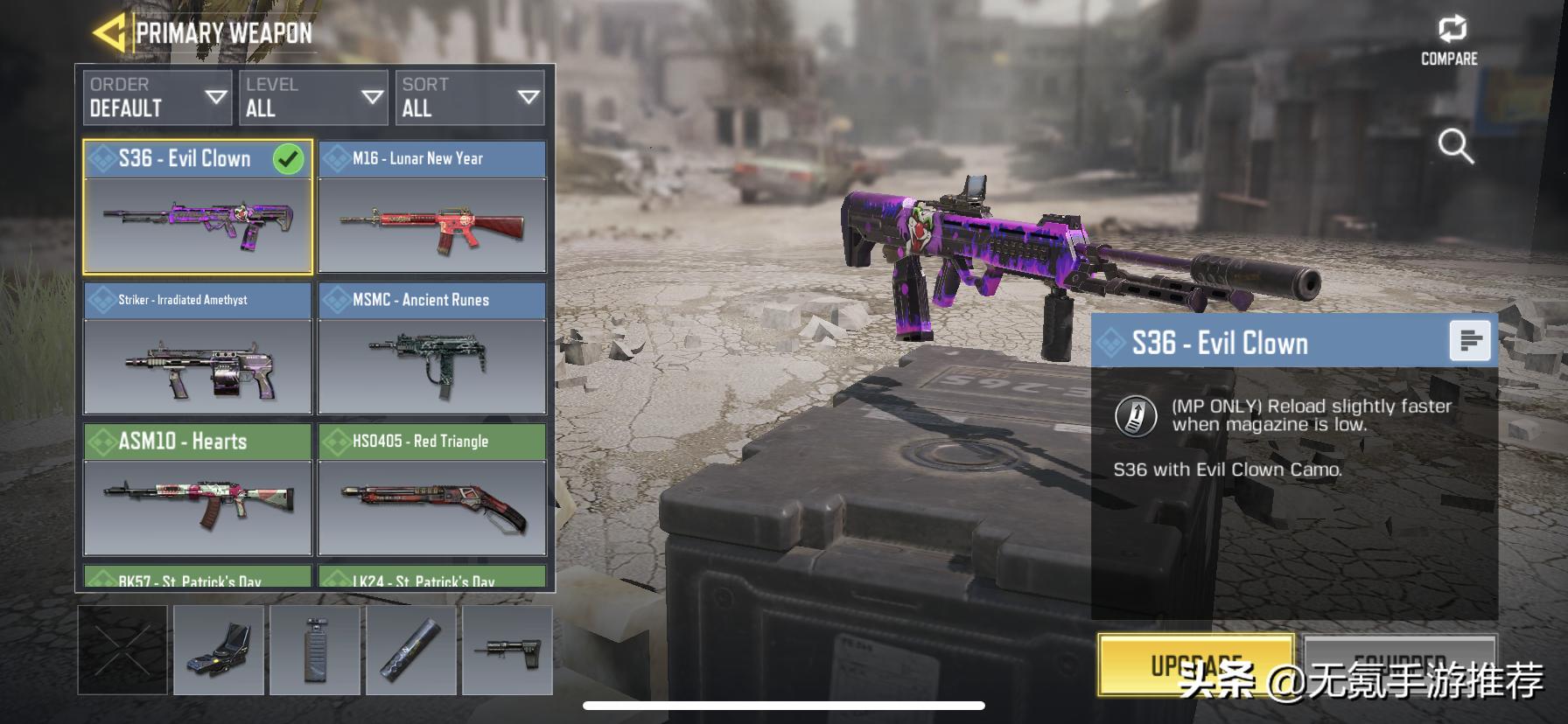Select the BK57 - St. Patrick's Day weapon
Screen dimensions: 1568x724
click(x=198, y=577)
